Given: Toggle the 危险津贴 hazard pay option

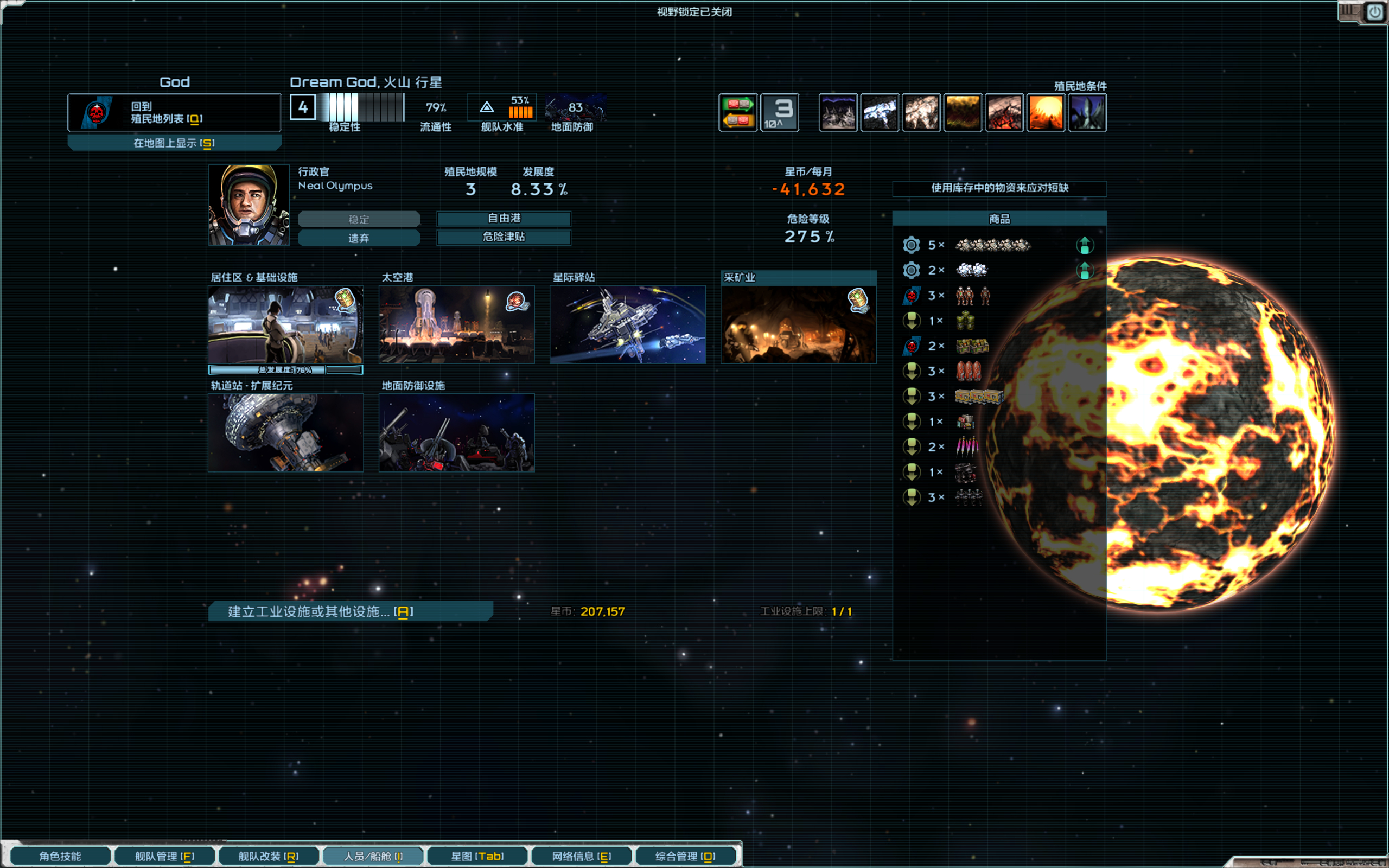Looking at the screenshot, I should point(504,237).
